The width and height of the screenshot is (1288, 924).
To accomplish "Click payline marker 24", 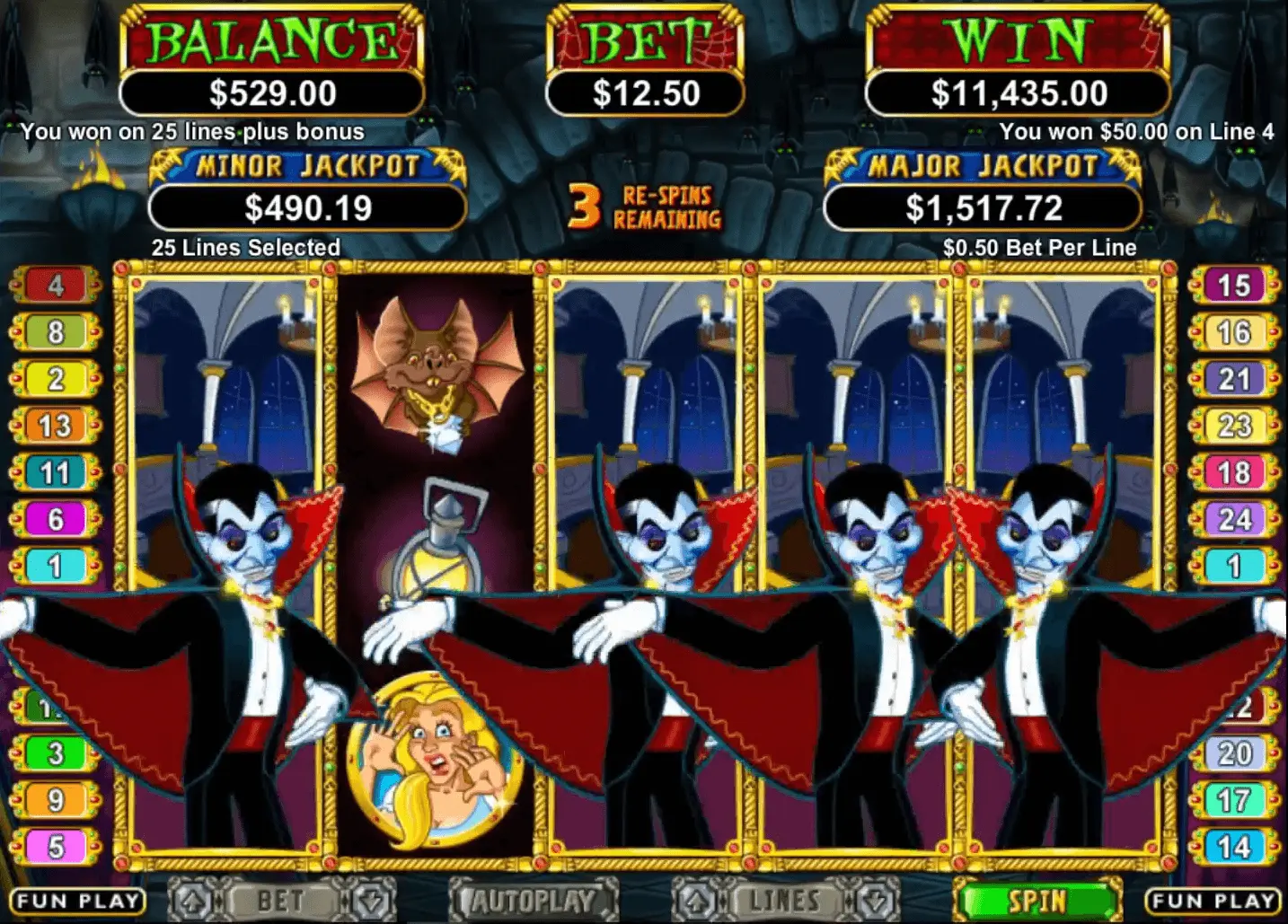I will (1233, 519).
